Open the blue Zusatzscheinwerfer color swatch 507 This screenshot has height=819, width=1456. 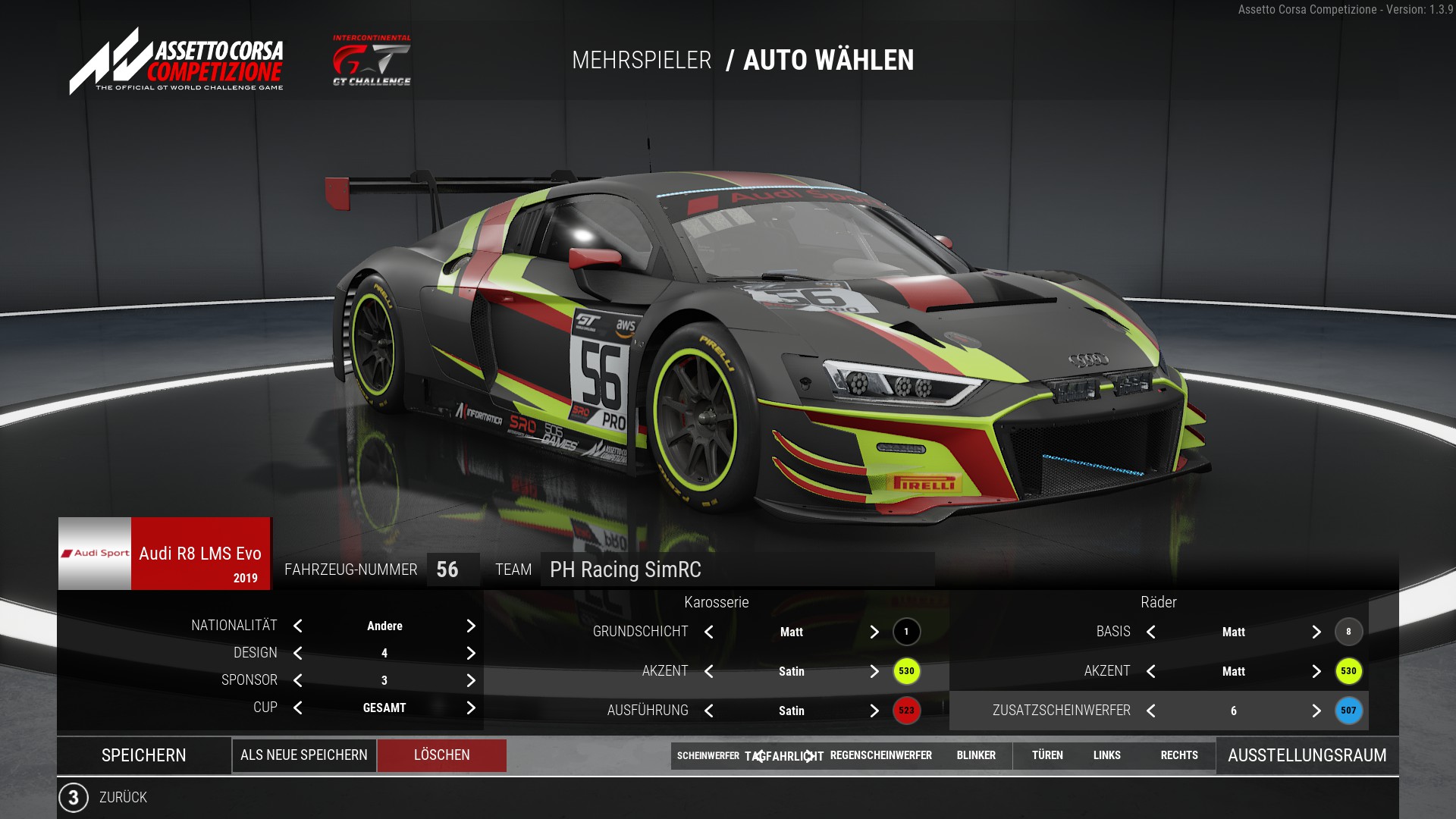point(1348,711)
